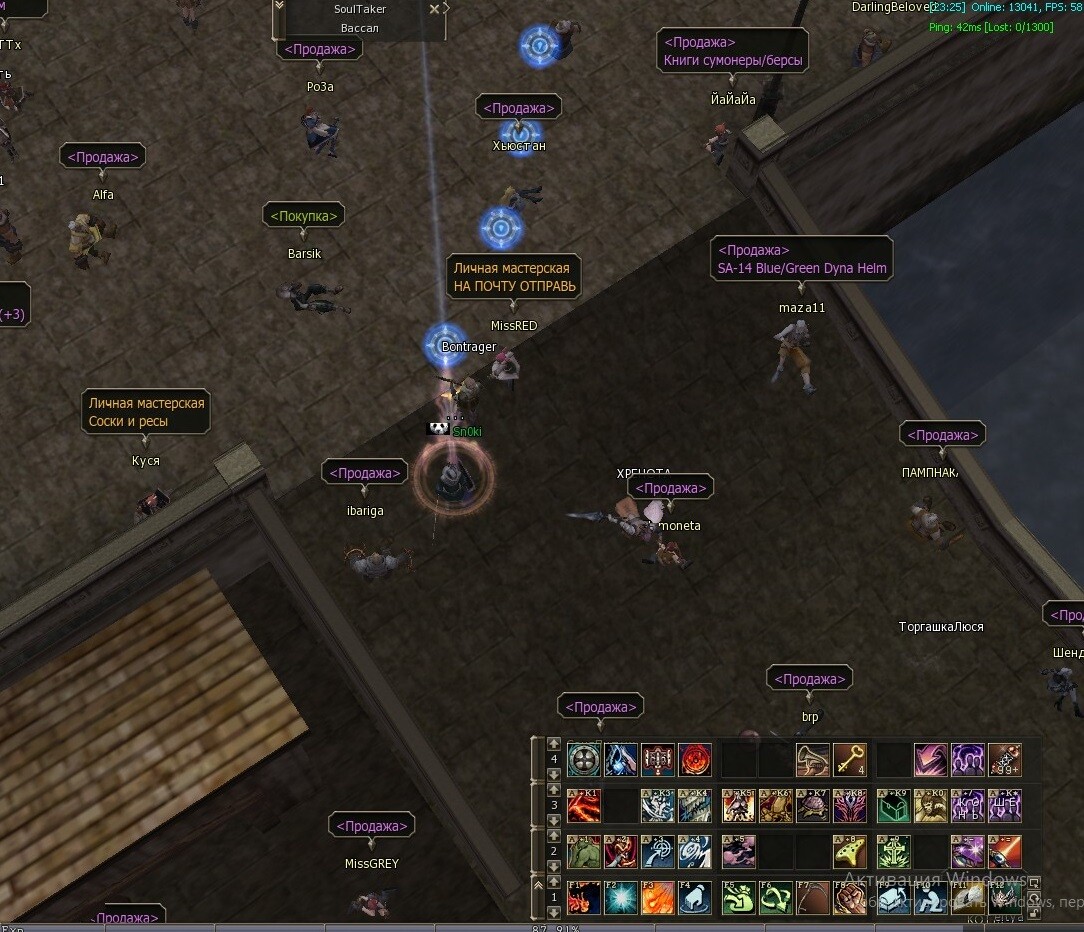
Task: Trigger the F4 pick-up hand action
Action: 694,898
